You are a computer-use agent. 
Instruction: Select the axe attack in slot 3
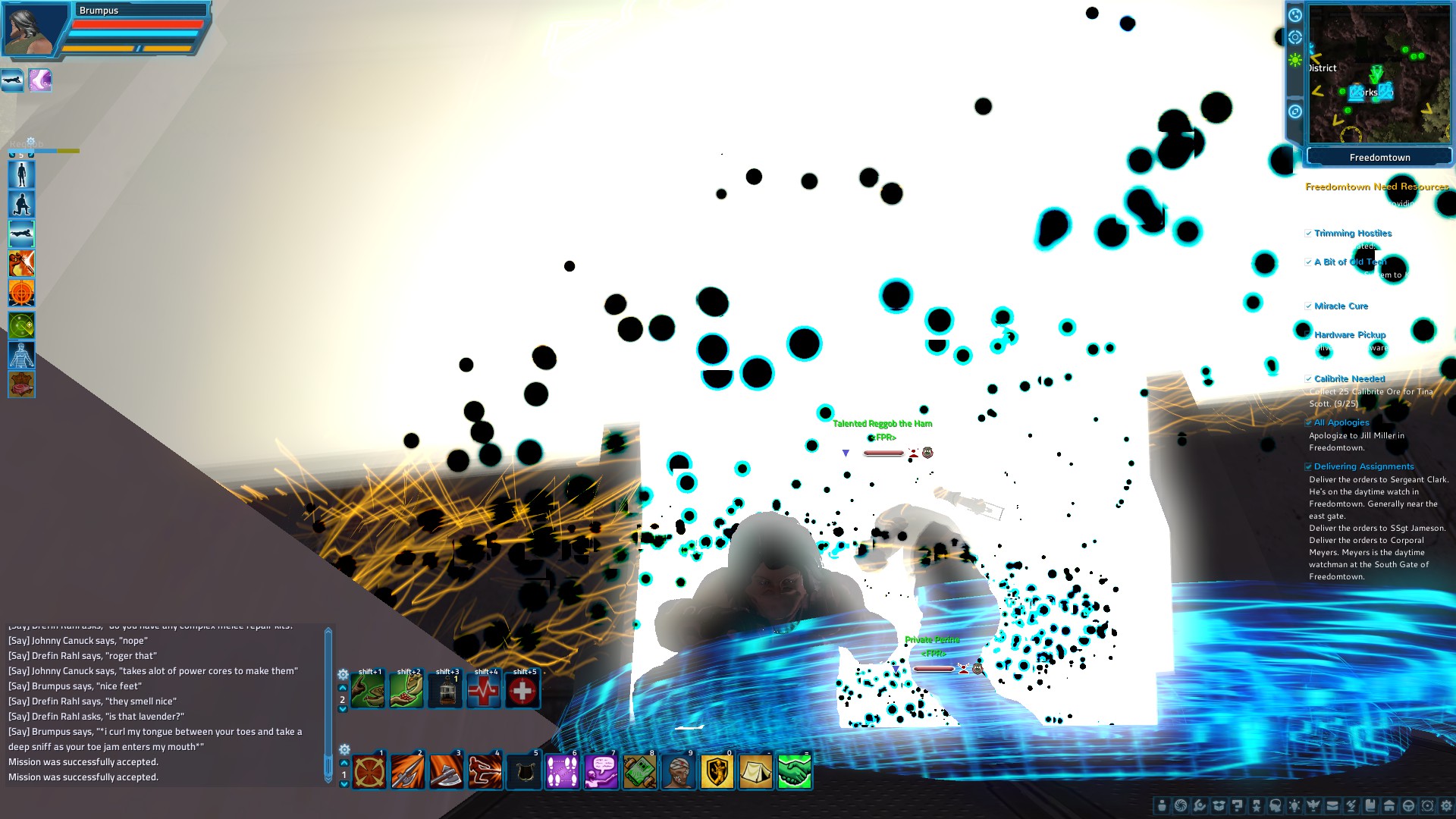point(446,770)
